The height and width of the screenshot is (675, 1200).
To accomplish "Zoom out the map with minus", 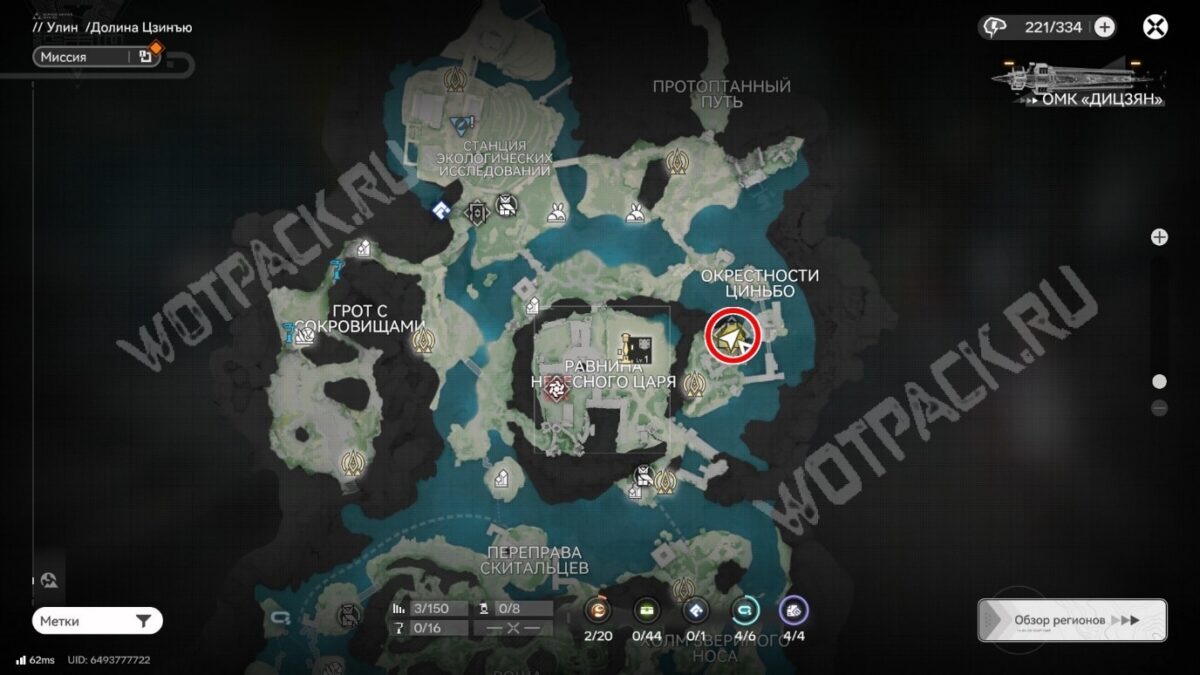I will click(1159, 407).
